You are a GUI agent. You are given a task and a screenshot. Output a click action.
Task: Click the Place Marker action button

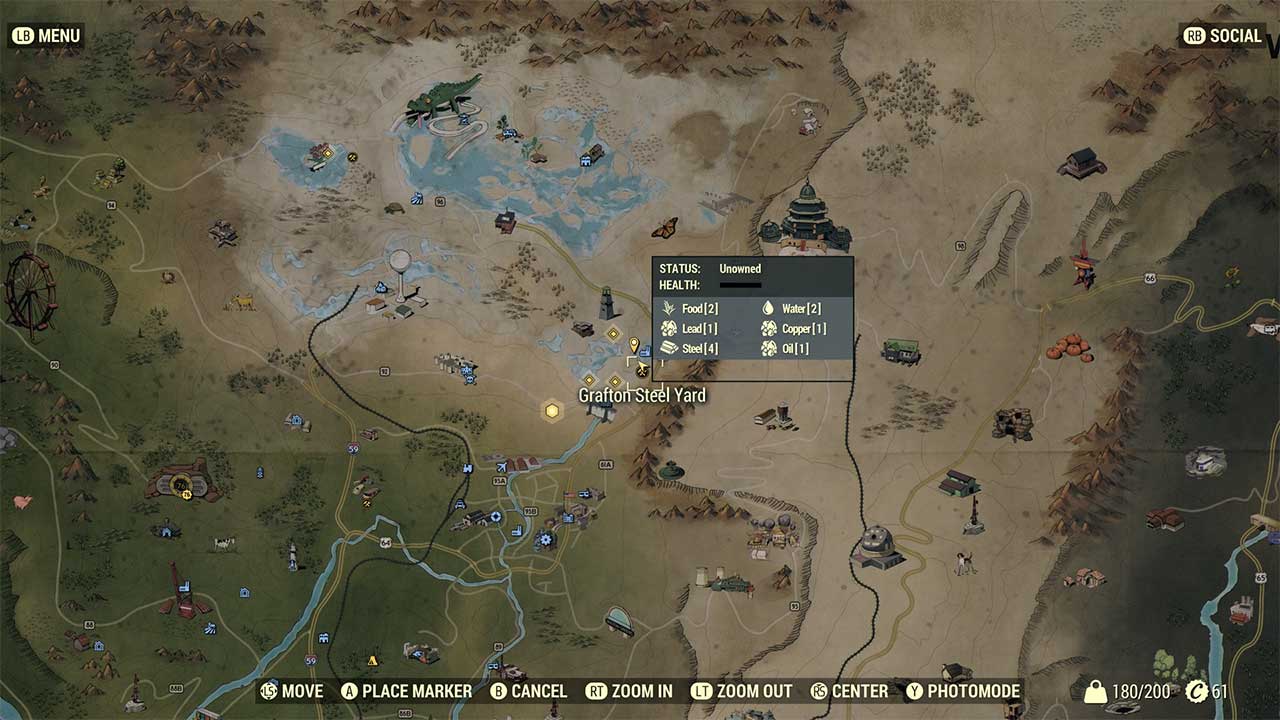[x=408, y=691]
